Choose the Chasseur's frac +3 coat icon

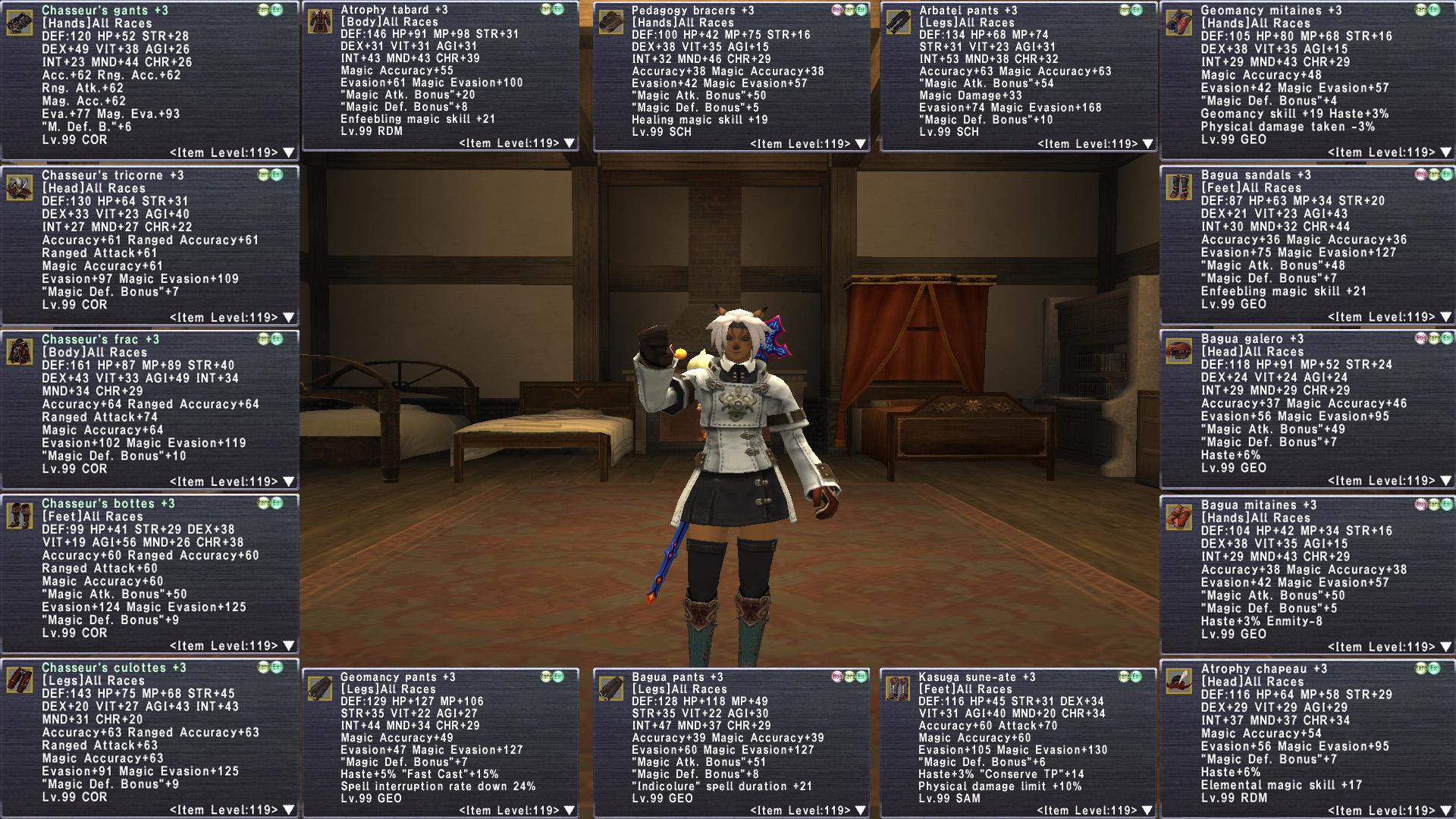tap(20, 352)
